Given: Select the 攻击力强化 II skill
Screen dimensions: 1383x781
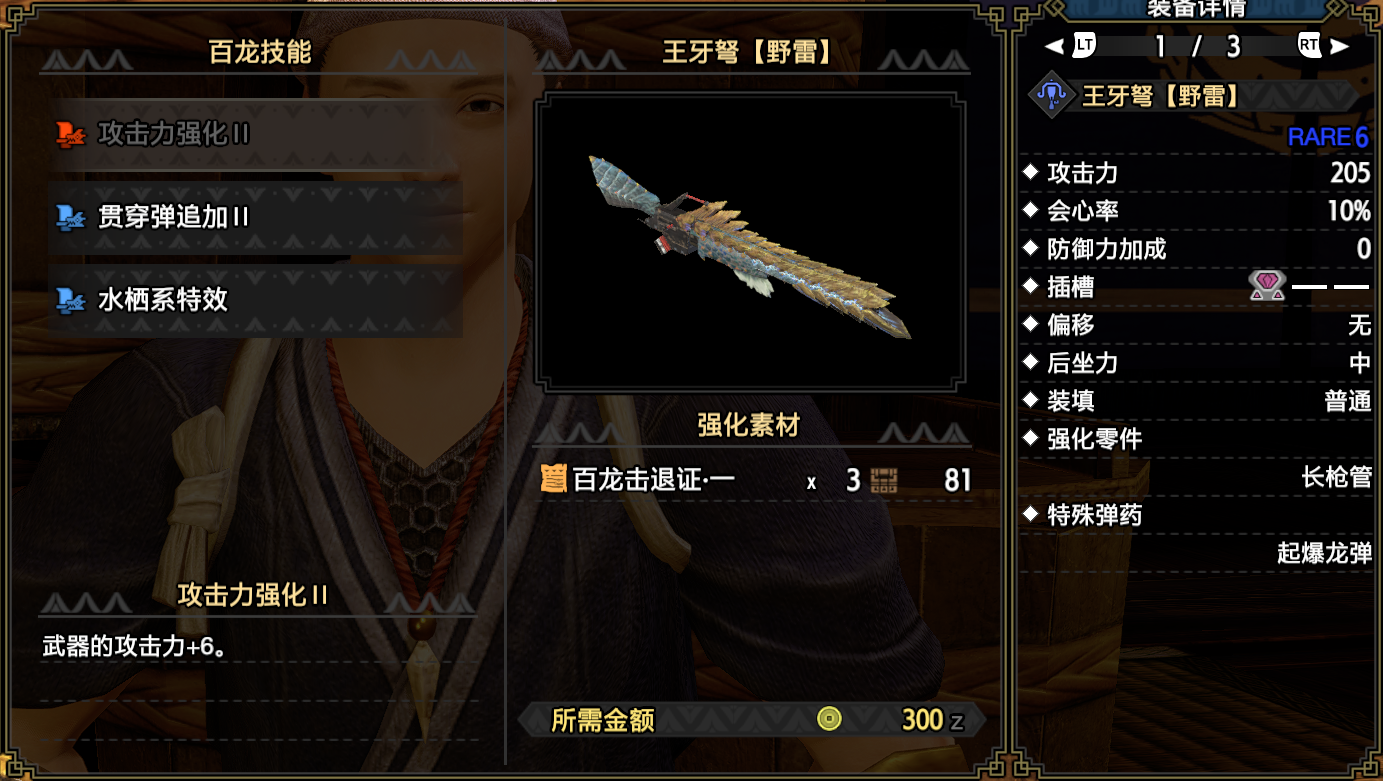Looking at the screenshot, I should pos(253,135).
